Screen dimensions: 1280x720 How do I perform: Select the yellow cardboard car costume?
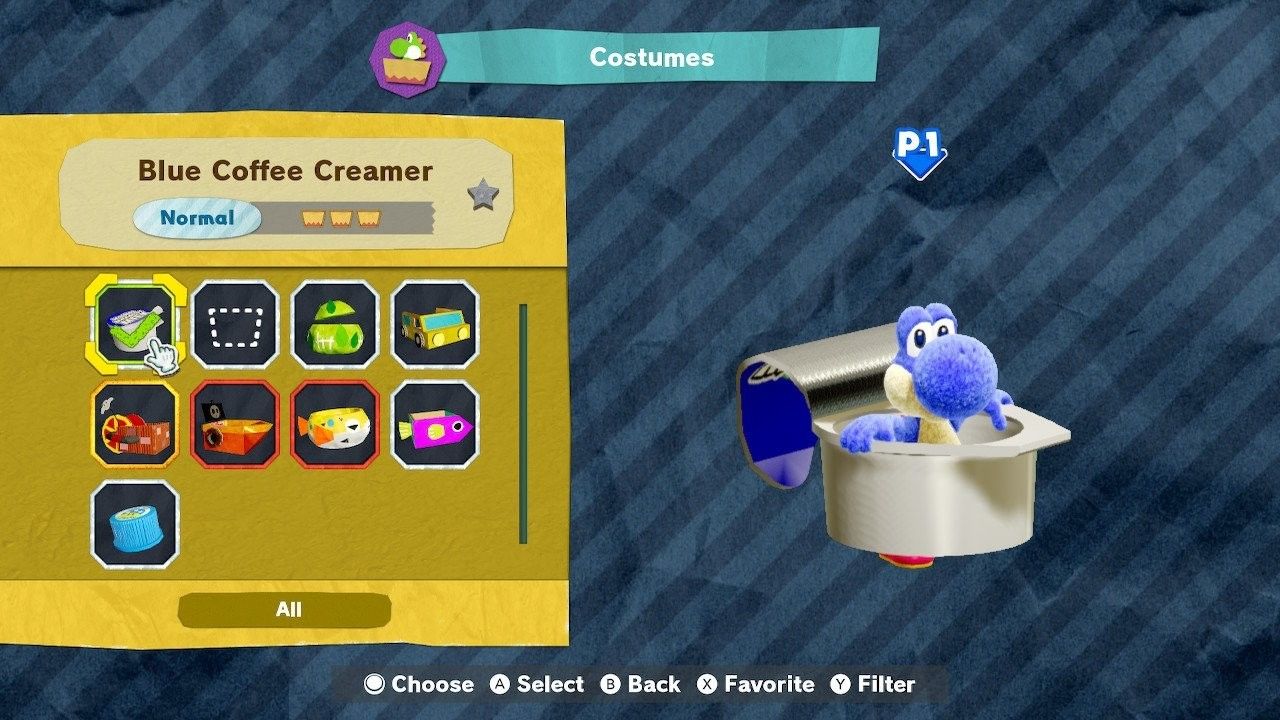[435, 324]
